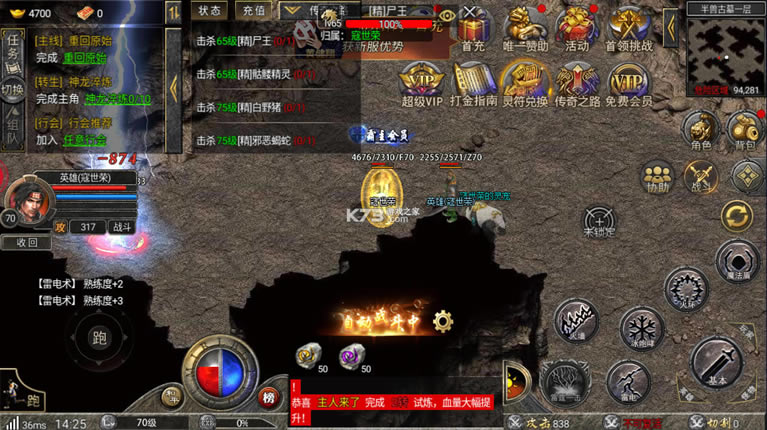Screen dimensions: 767x430
Task: Click the 收回 hero recall button
Action: click(x=27, y=242)
